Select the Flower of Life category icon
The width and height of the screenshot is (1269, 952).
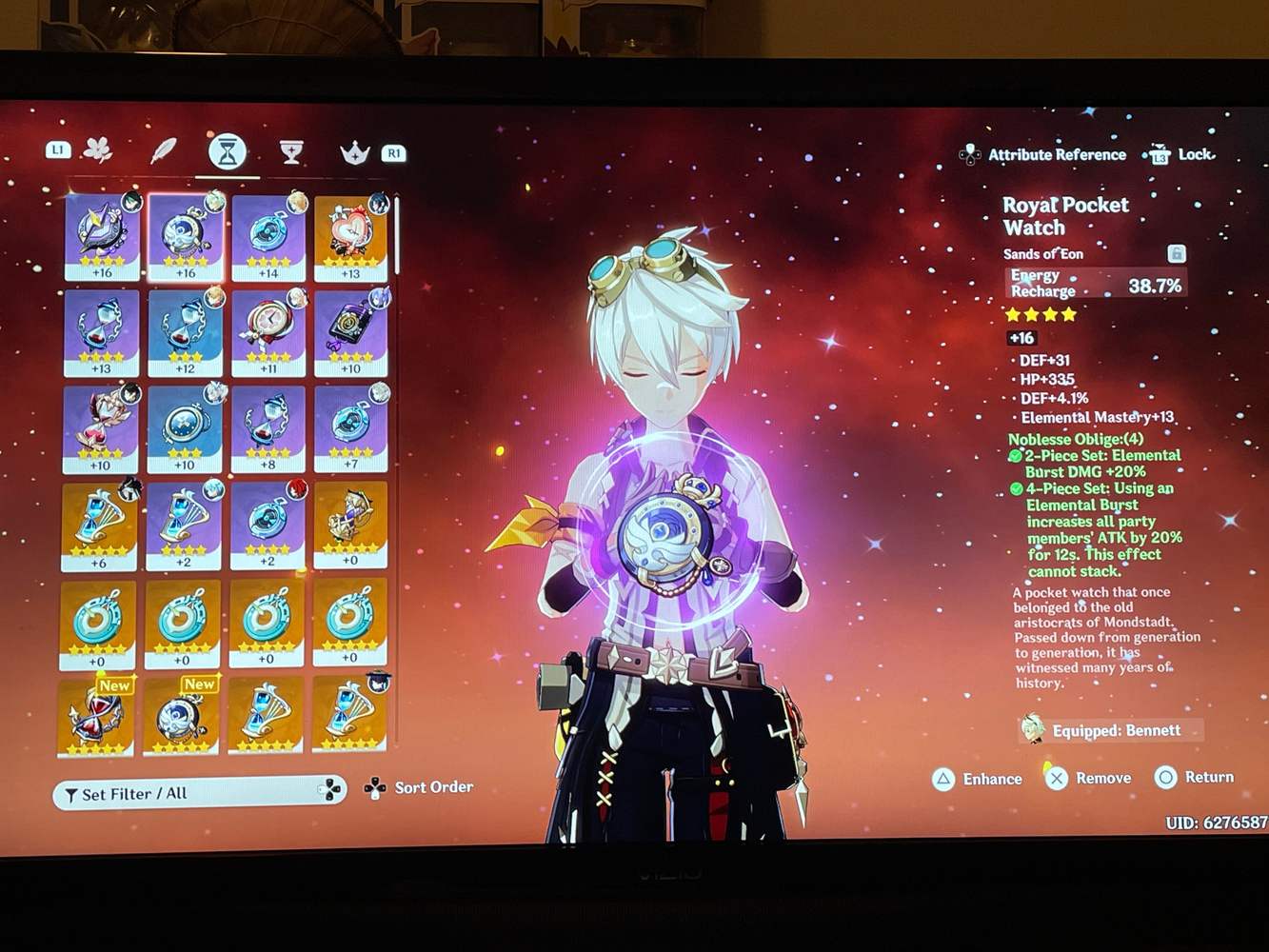99,149
